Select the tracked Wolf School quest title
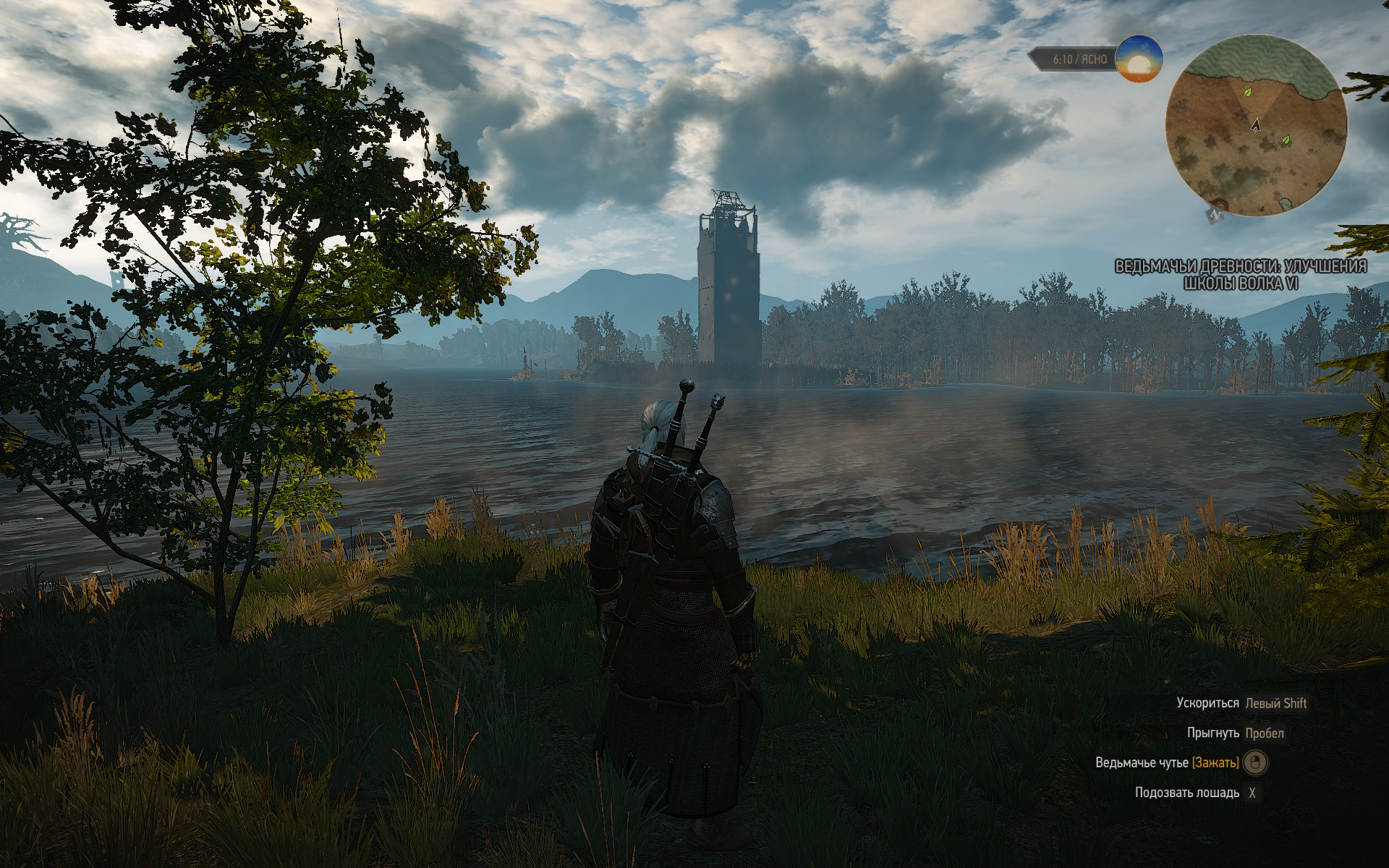The width and height of the screenshot is (1389, 868). pos(1240,275)
